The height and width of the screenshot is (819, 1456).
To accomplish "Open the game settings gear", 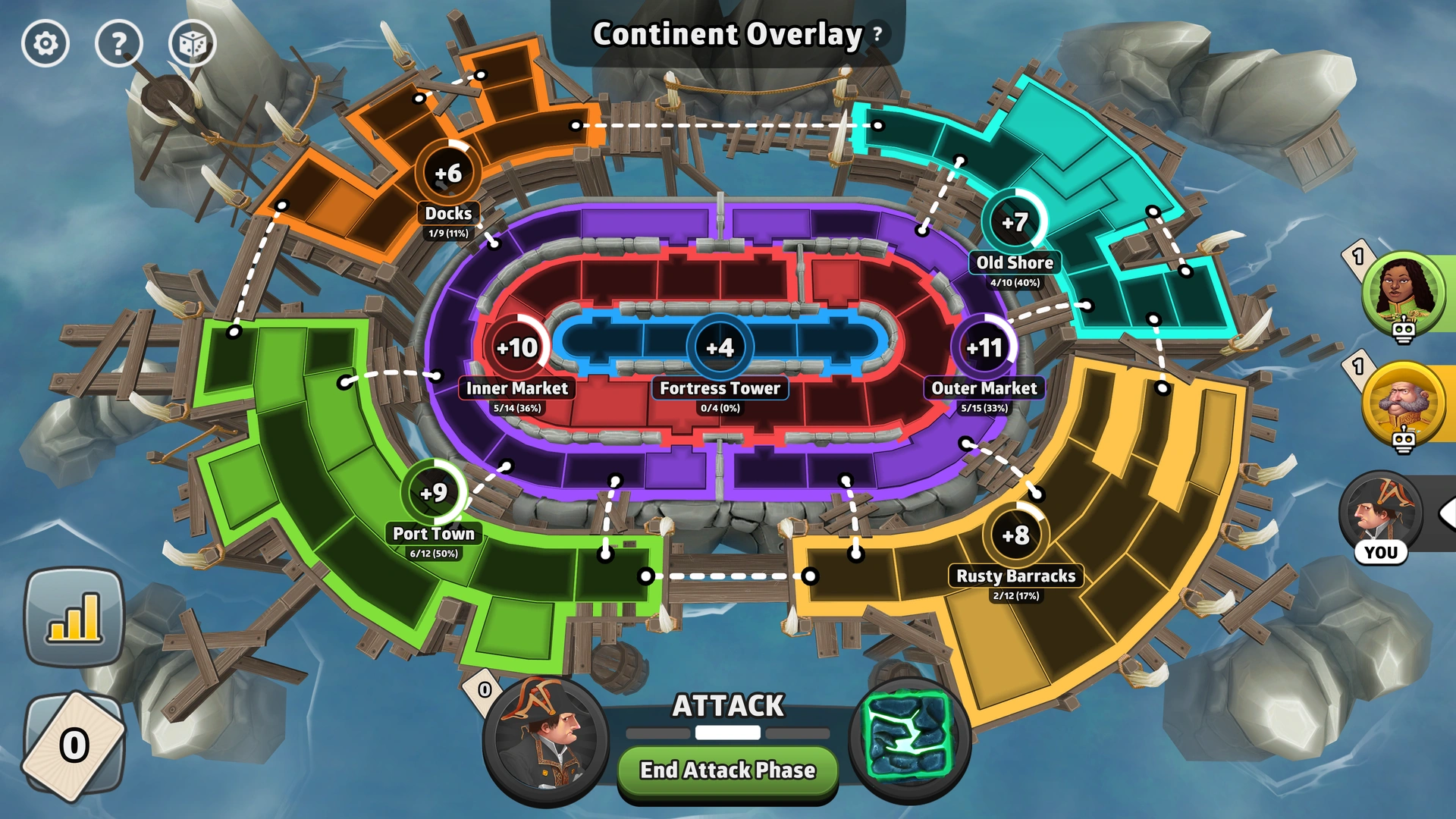I will point(44,44).
